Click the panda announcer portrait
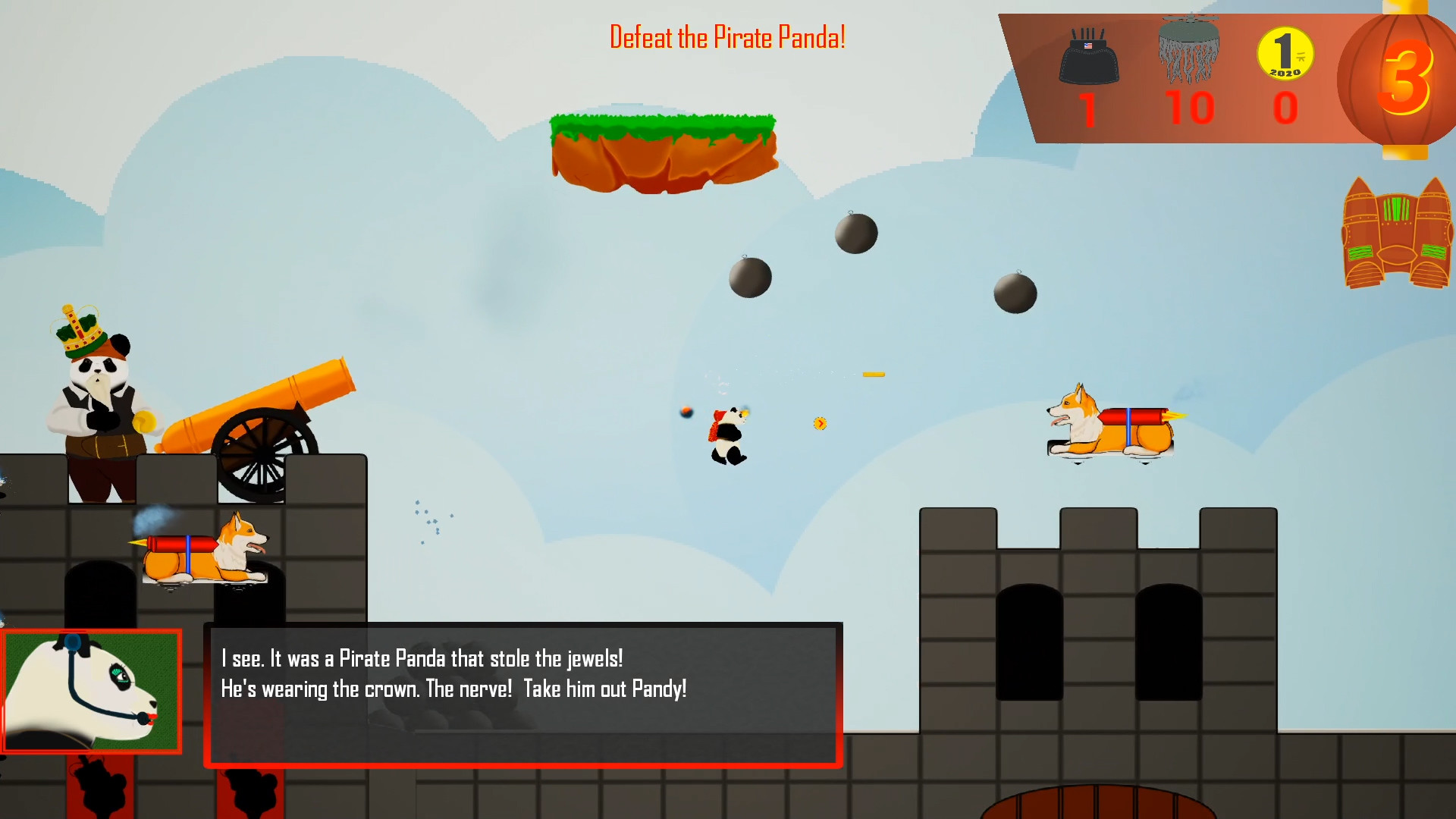 coord(91,692)
